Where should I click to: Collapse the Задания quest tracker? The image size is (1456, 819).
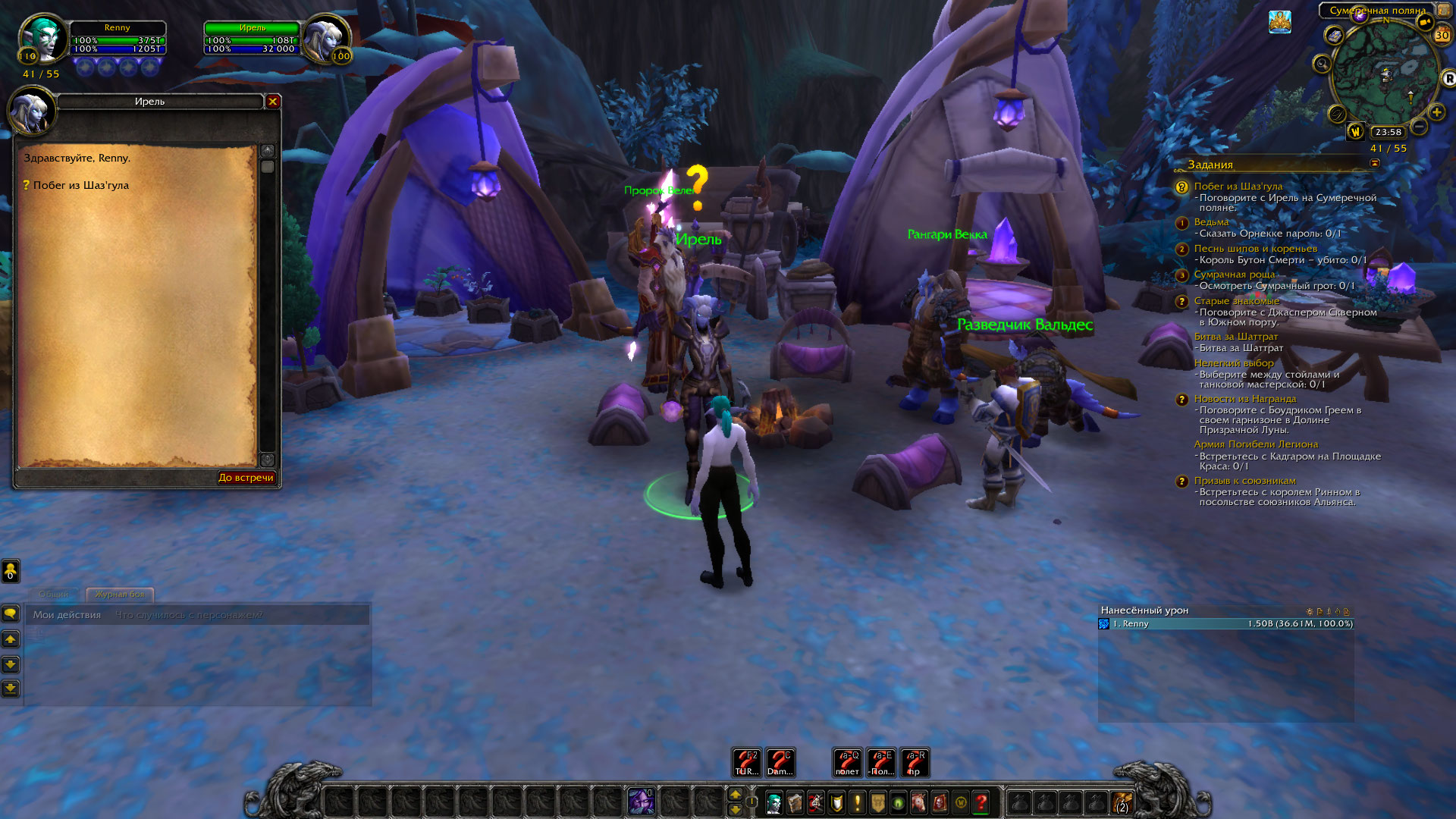pyautogui.click(x=1375, y=163)
